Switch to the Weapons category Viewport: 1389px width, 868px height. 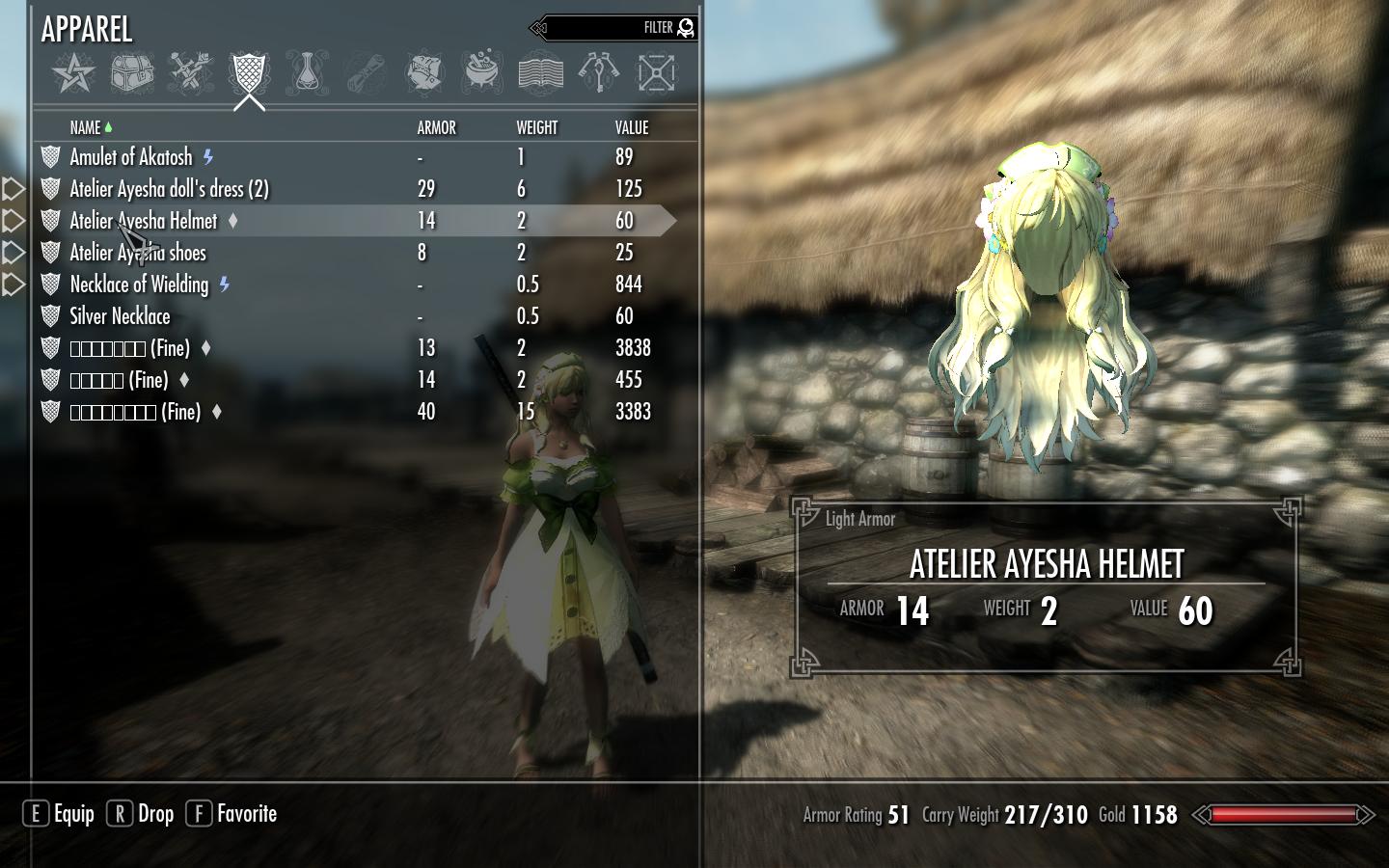[190, 73]
